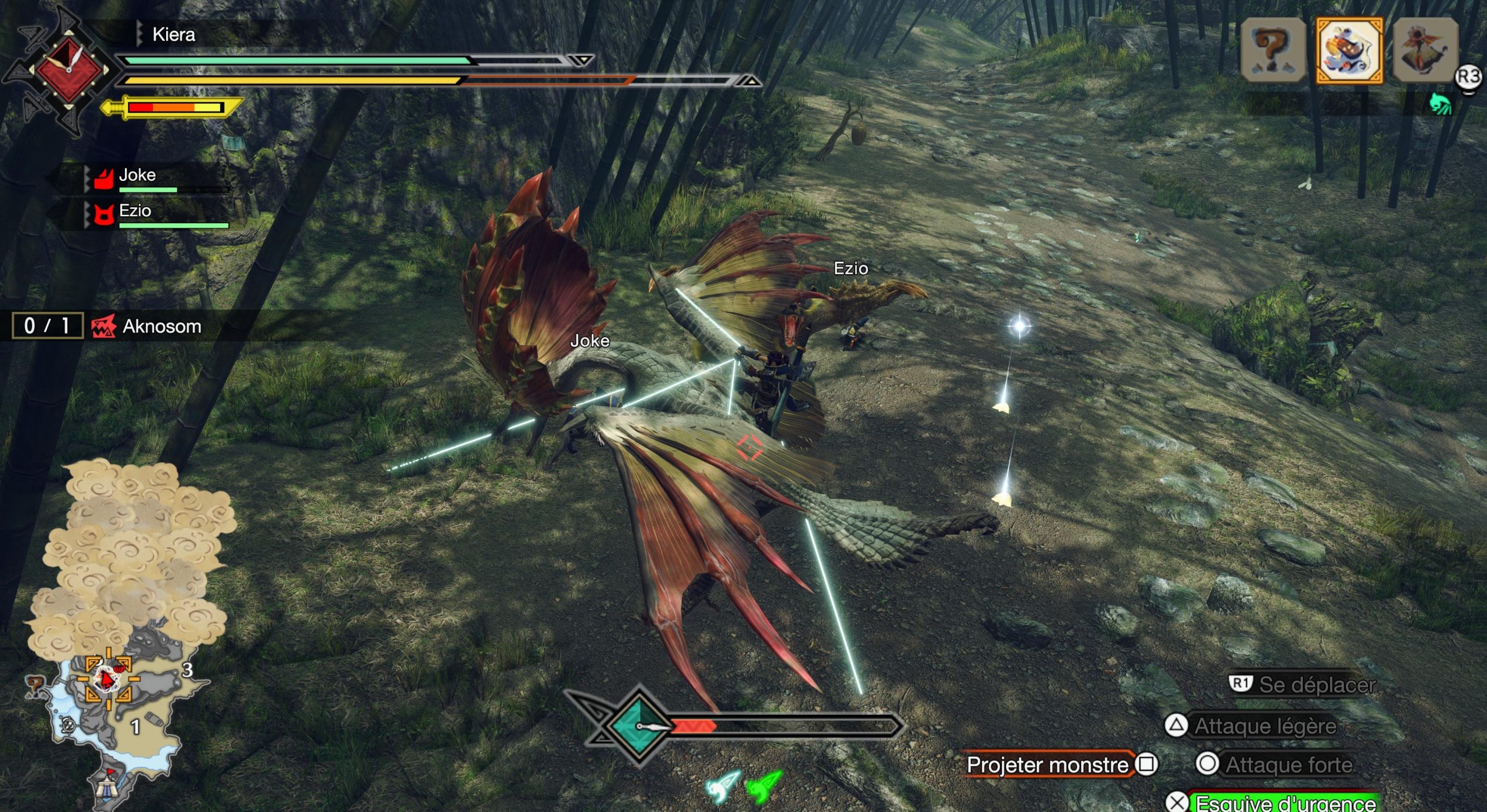Select the unknown monster question mark icon
This screenshot has height=812, width=1487.
point(1273,51)
